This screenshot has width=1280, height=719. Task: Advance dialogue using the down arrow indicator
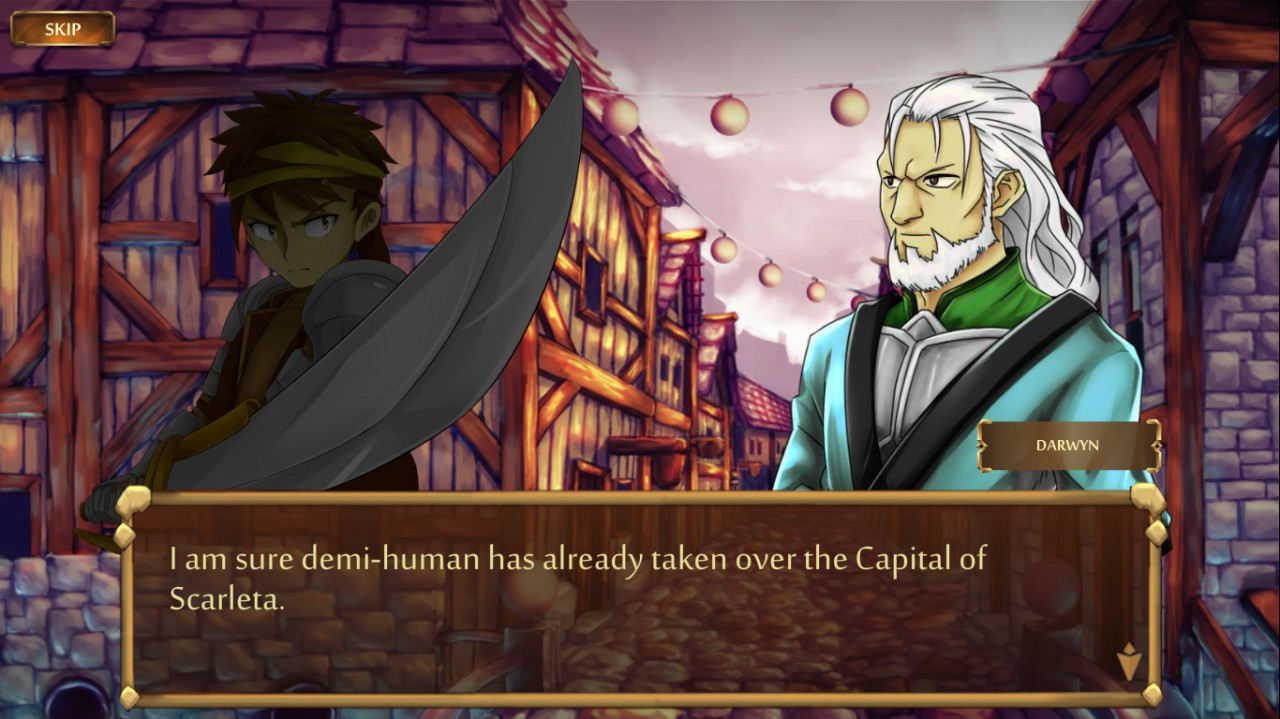[x=1128, y=661]
